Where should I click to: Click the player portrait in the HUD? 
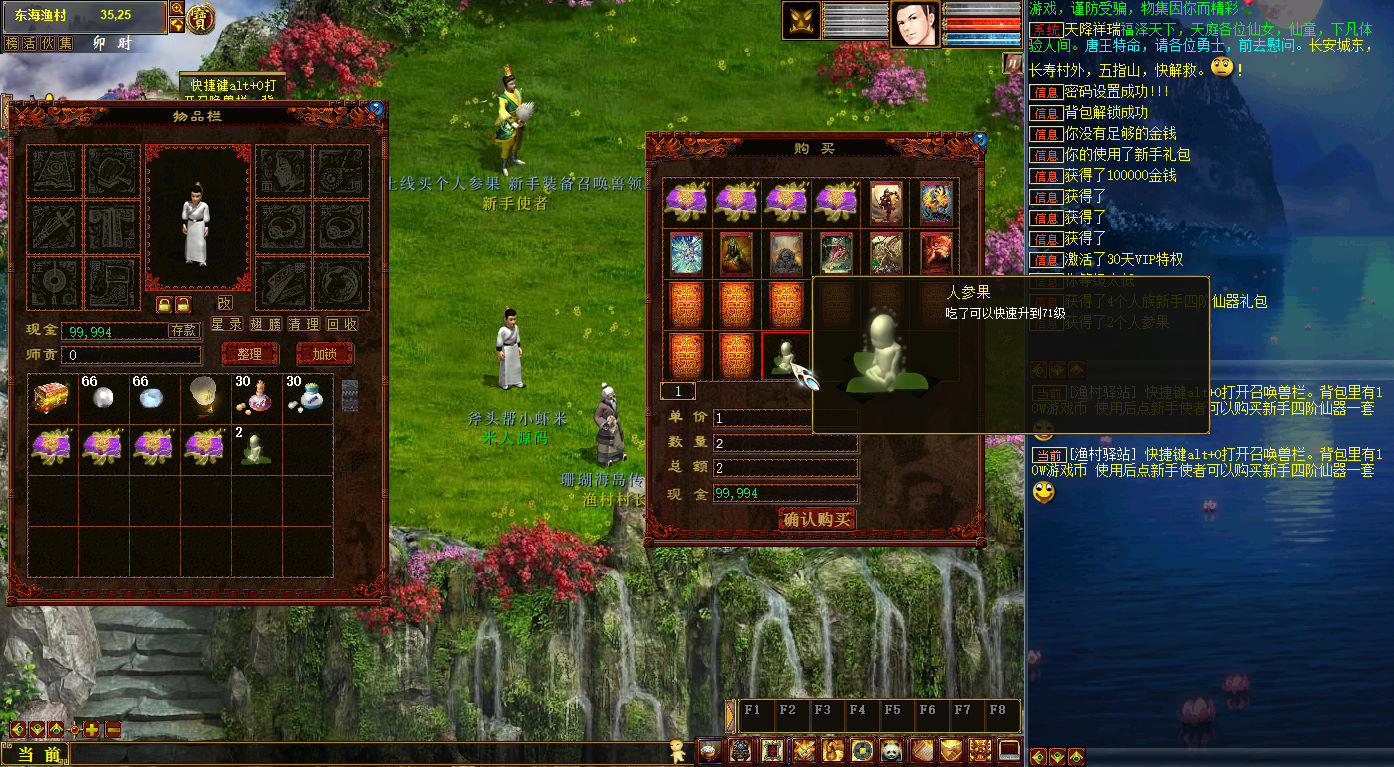[915, 24]
